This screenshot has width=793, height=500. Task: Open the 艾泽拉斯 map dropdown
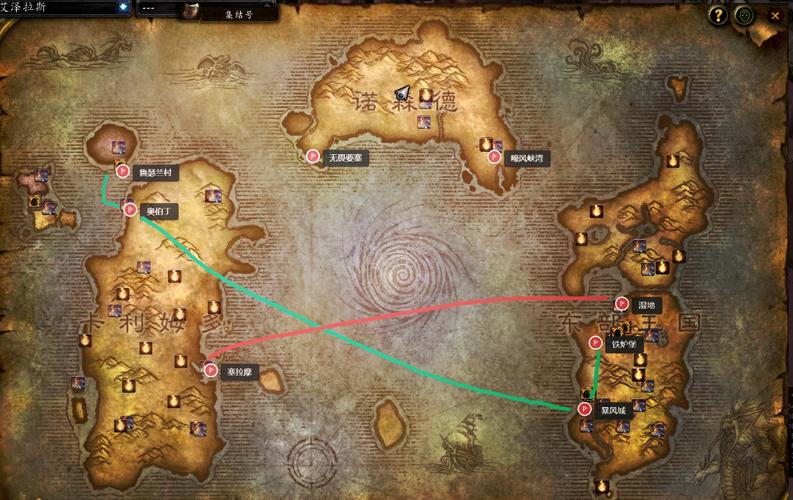pos(123,7)
